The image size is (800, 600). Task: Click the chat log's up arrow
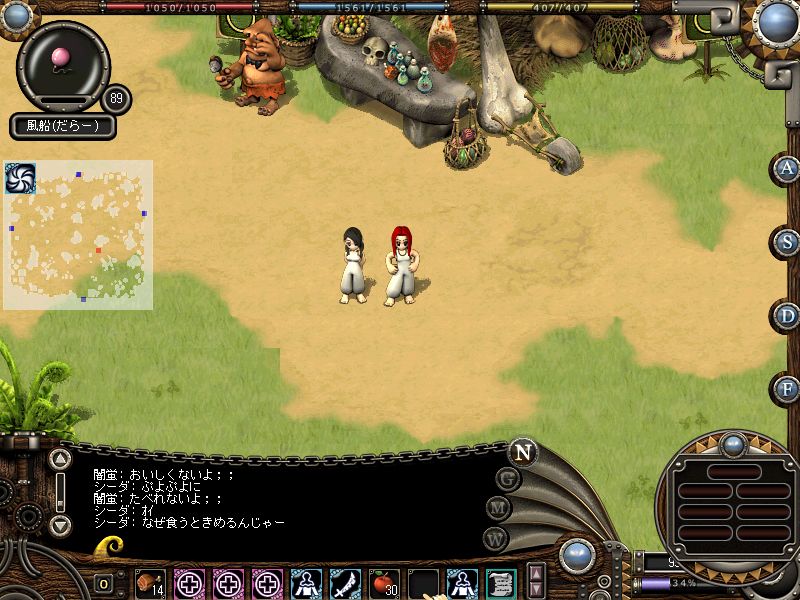click(60, 460)
